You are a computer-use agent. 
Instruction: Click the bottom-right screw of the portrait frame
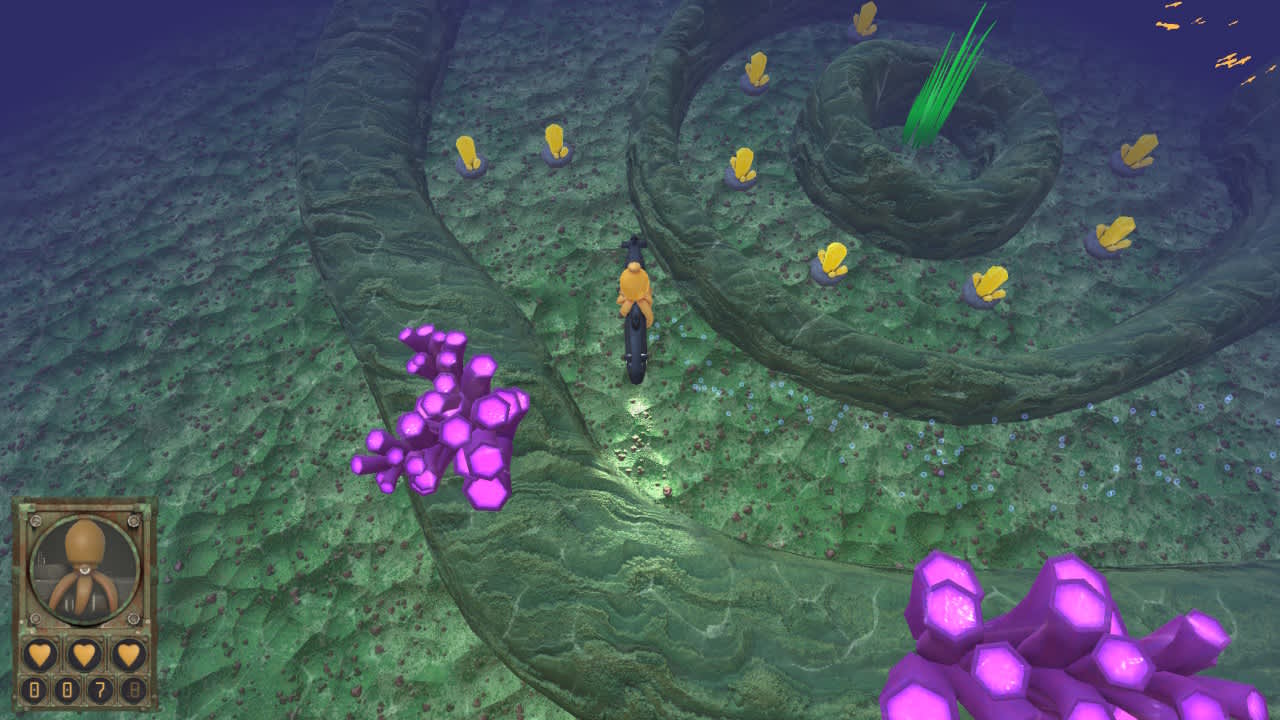(134, 618)
